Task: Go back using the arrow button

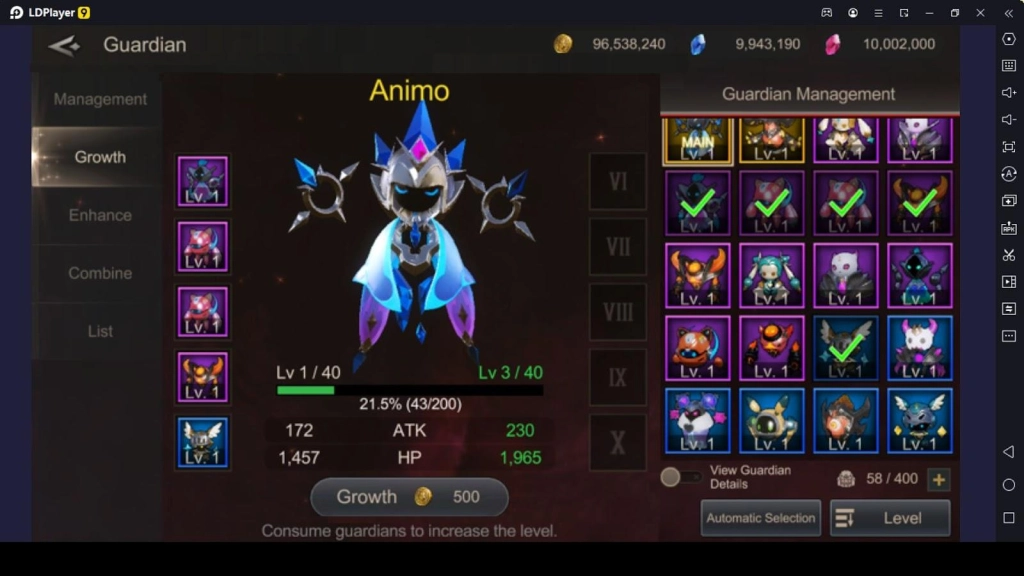Action: (64, 45)
